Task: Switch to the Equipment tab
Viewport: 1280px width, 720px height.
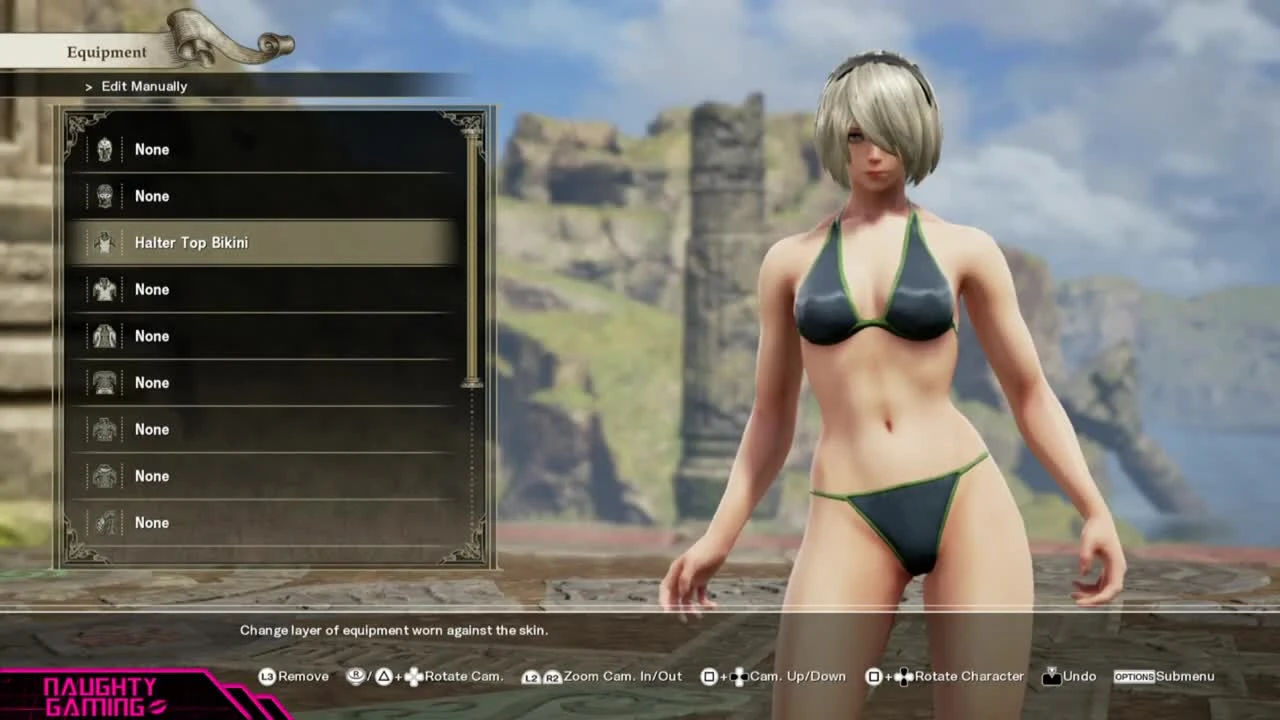Action: [x=106, y=51]
